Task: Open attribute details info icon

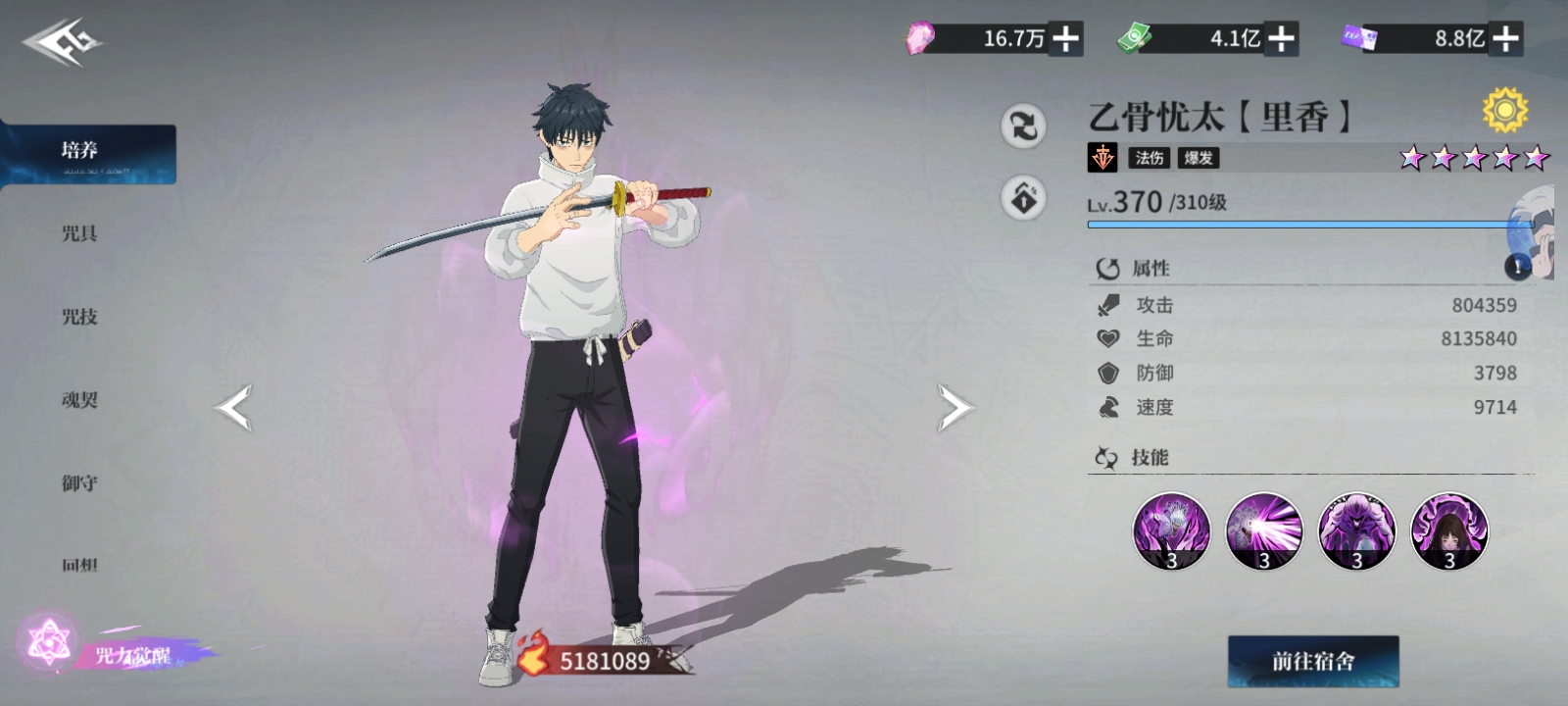Action: (1517, 266)
